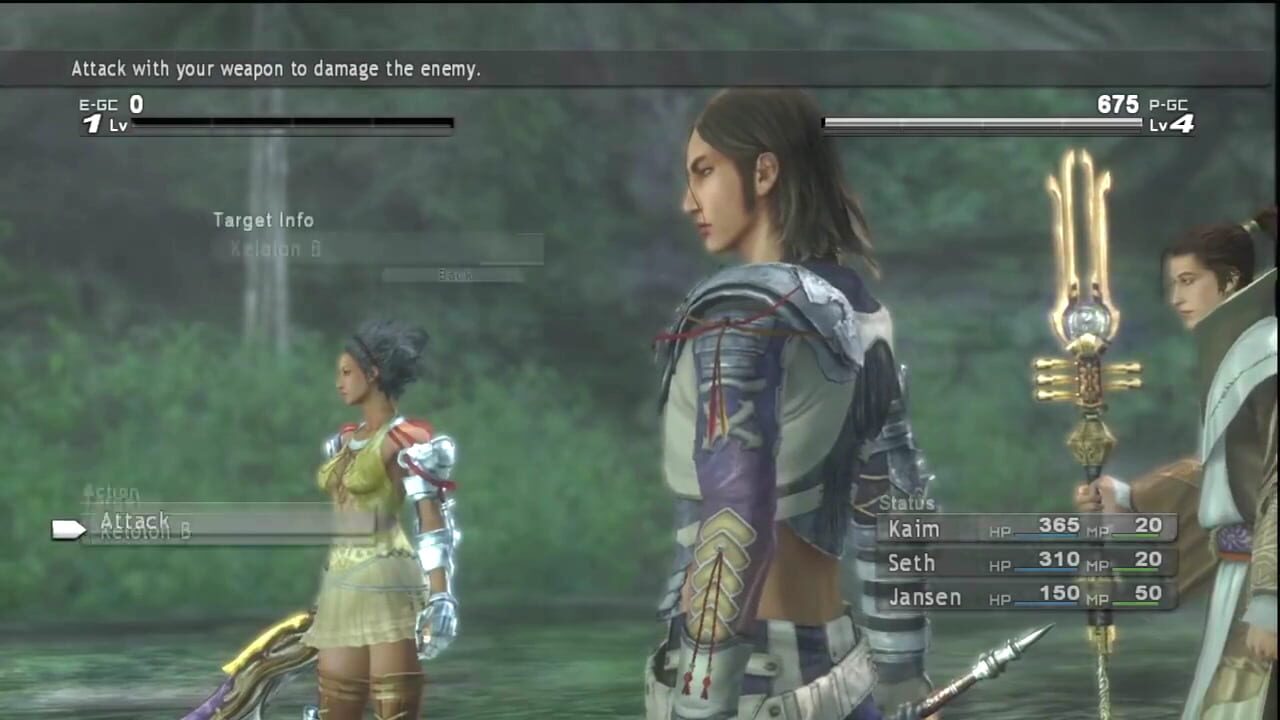Image resolution: width=1280 pixels, height=720 pixels.
Task: Click the white selection arrow cursor
Action: 67,529
